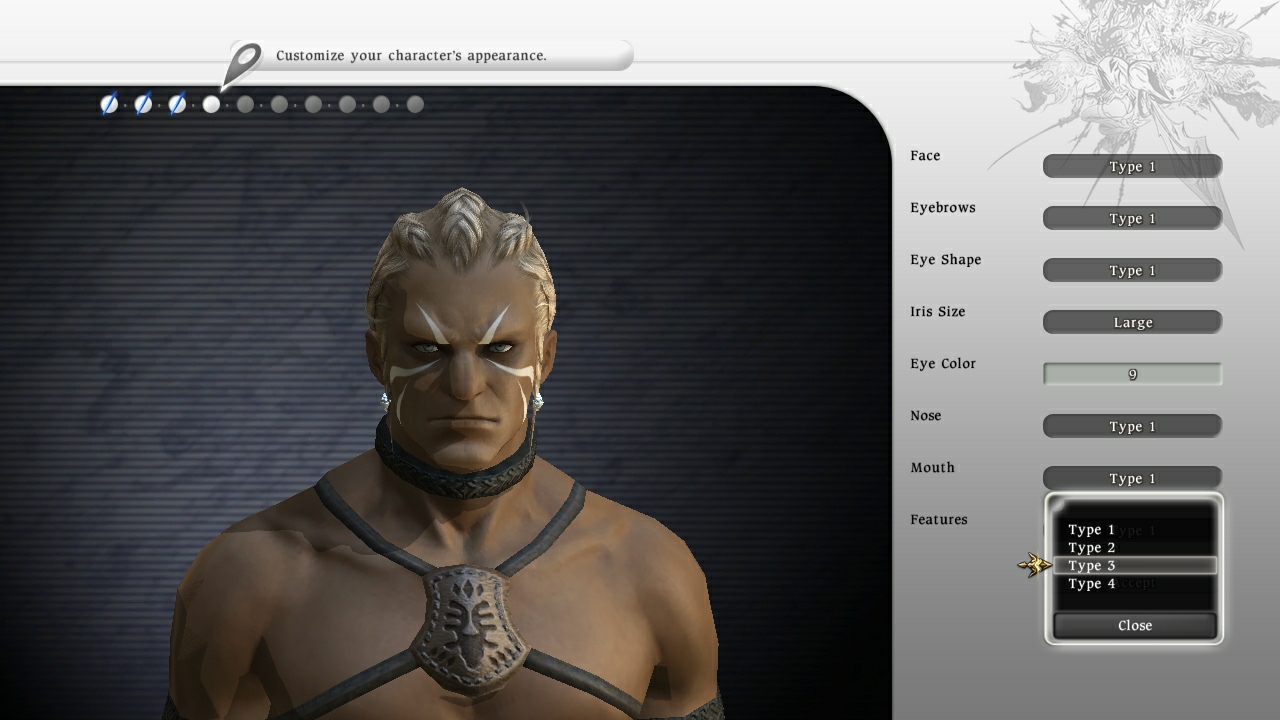The width and height of the screenshot is (1280, 720).
Task: Select the second slashed step marker
Action: [142, 104]
